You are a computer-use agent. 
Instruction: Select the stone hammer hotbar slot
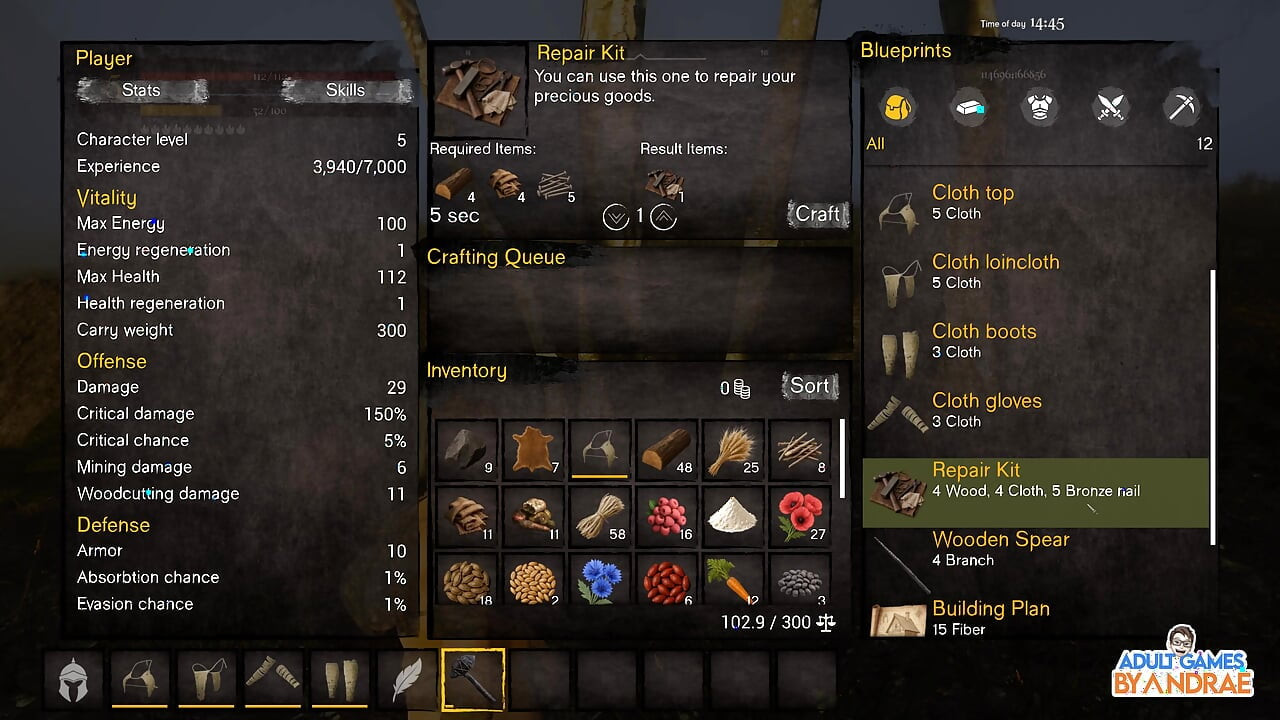point(472,680)
